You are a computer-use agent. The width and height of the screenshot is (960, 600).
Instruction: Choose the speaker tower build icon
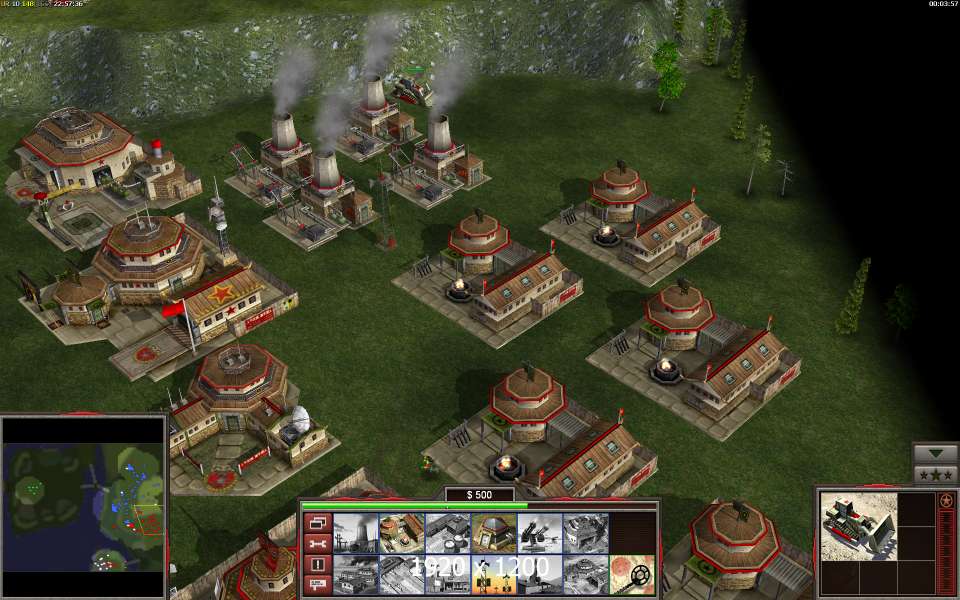click(x=492, y=575)
